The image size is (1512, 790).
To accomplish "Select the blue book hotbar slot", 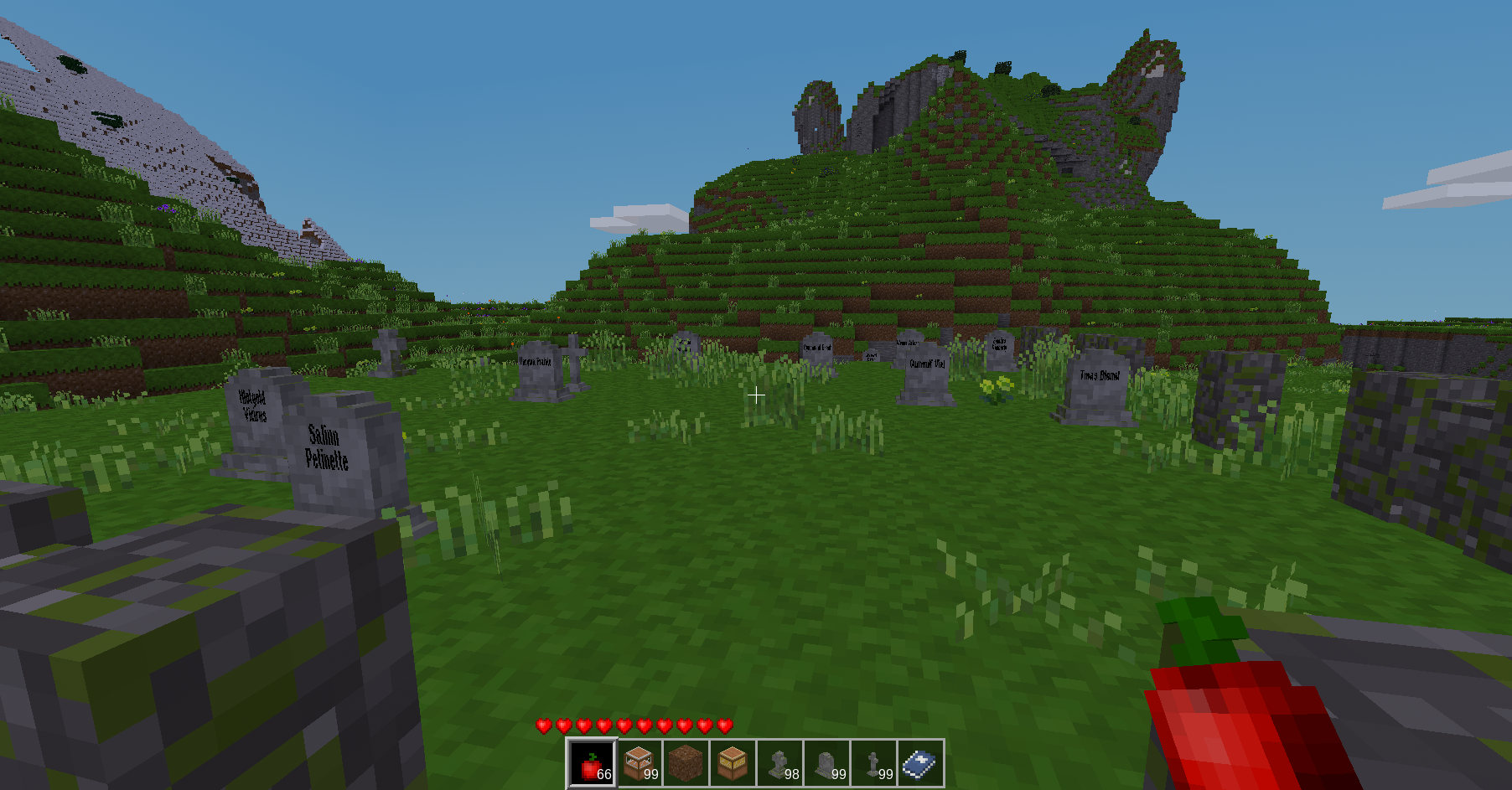I will 920,763.
